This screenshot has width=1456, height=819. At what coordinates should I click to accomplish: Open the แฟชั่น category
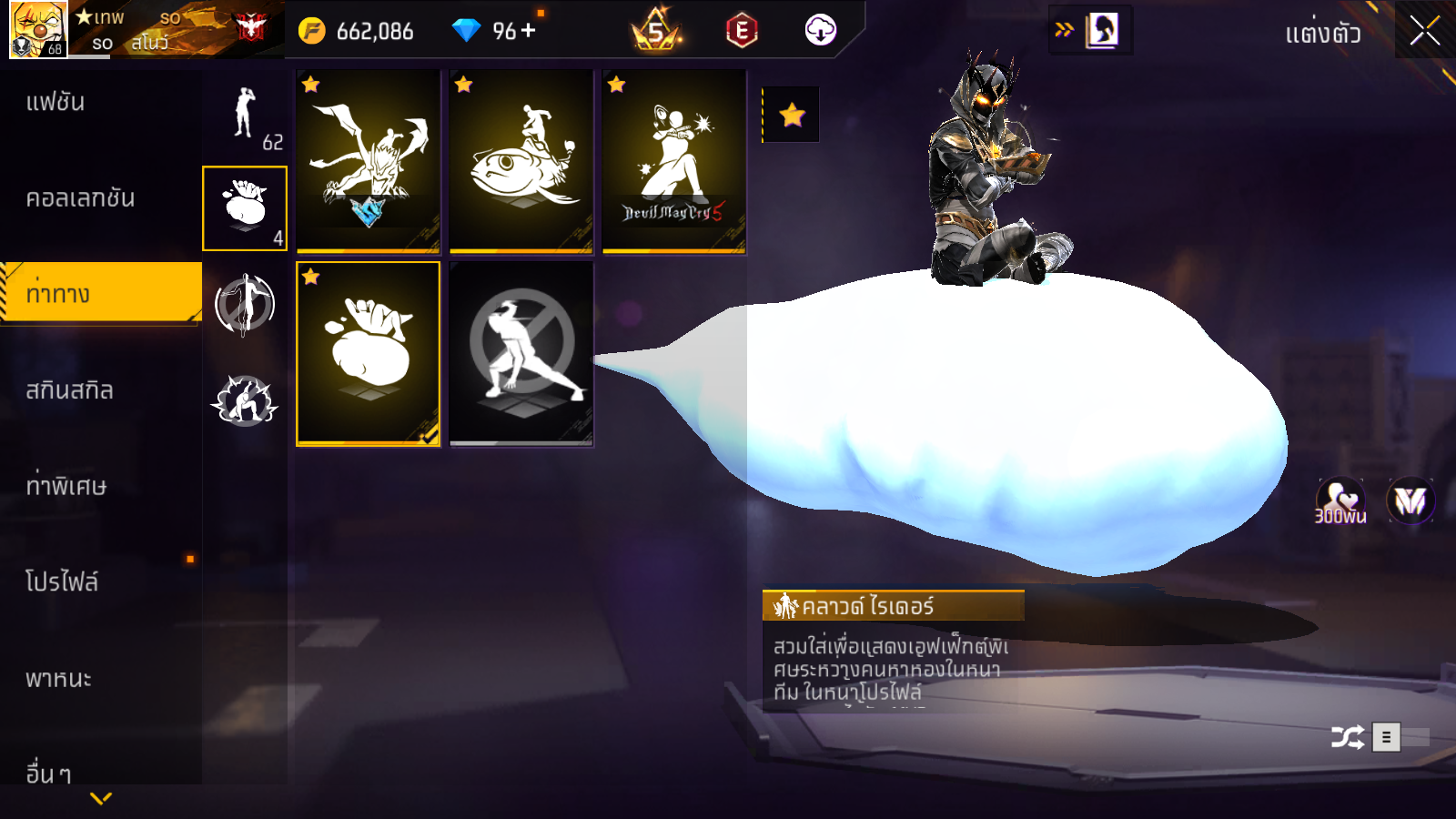click(x=56, y=102)
